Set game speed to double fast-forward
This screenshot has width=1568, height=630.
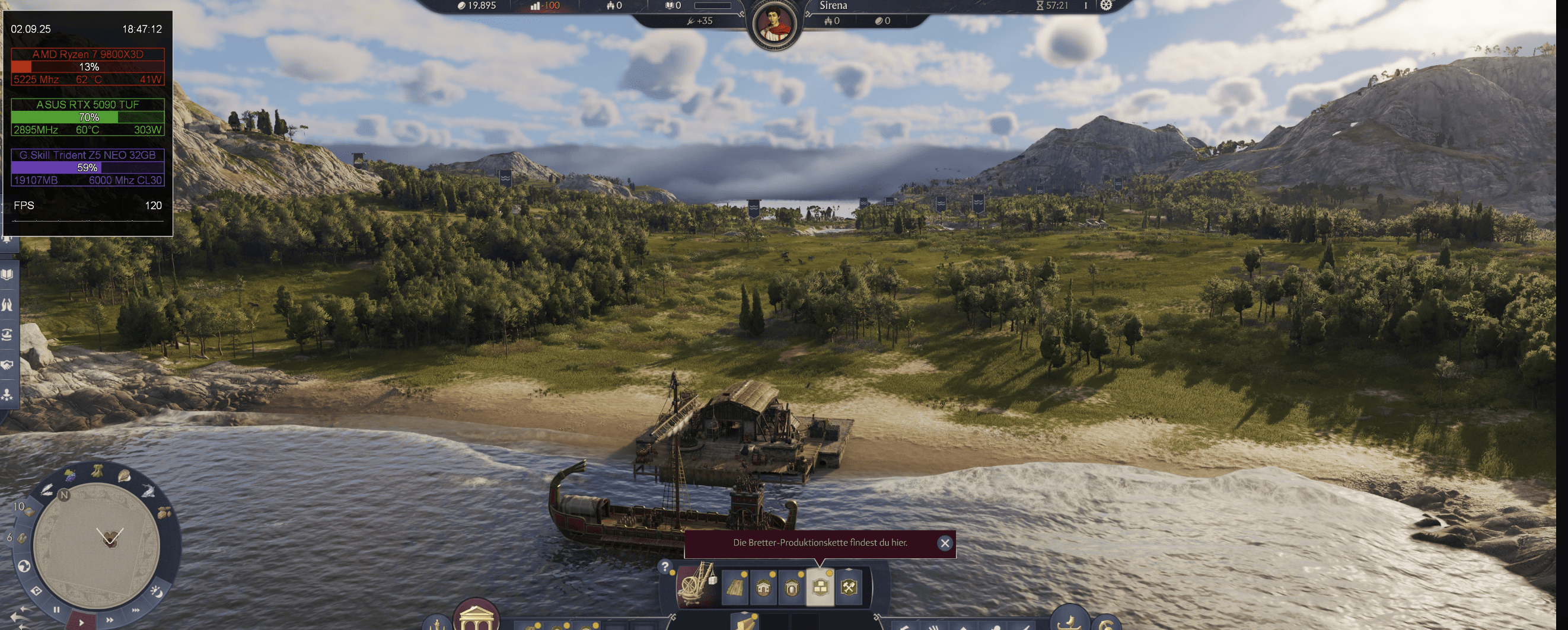pos(110,620)
